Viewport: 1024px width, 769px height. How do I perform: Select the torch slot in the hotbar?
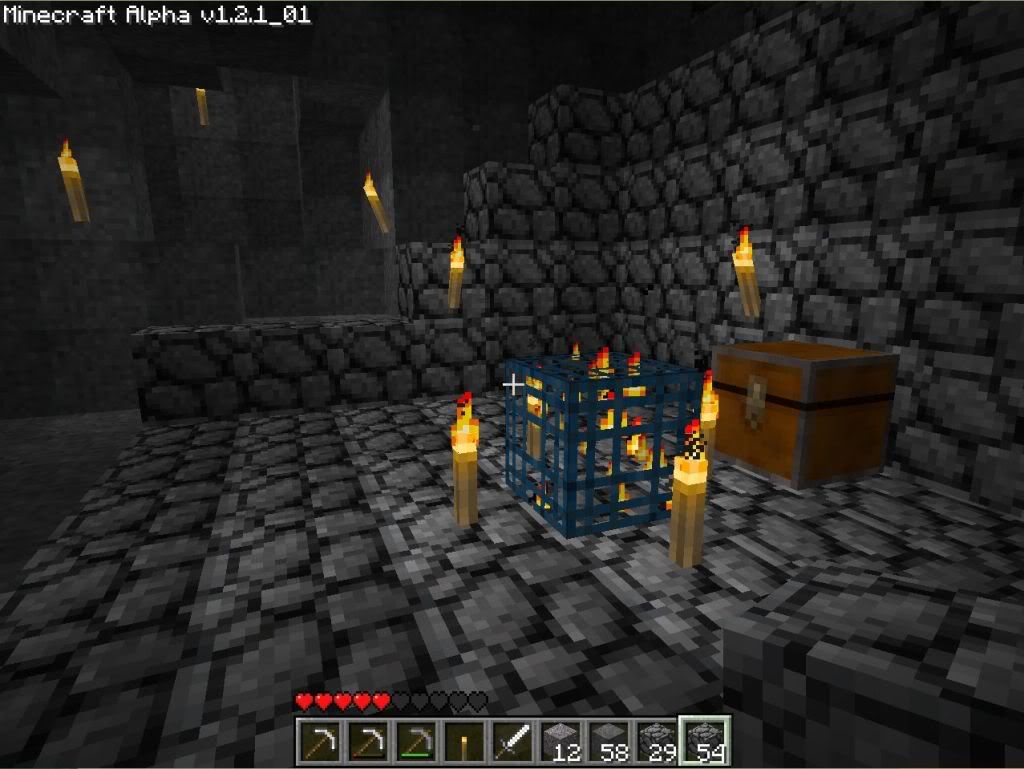[x=464, y=742]
